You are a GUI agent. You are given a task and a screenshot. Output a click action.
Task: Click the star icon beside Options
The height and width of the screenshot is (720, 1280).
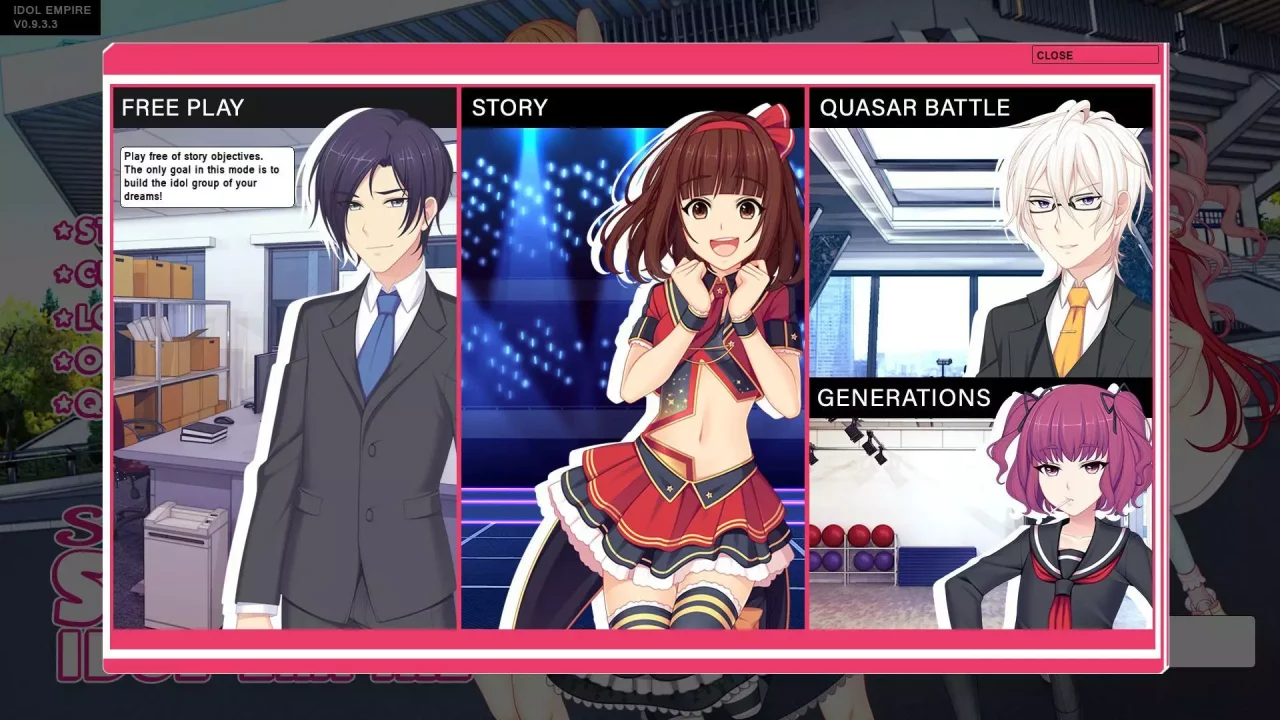click(x=62, y=359)
